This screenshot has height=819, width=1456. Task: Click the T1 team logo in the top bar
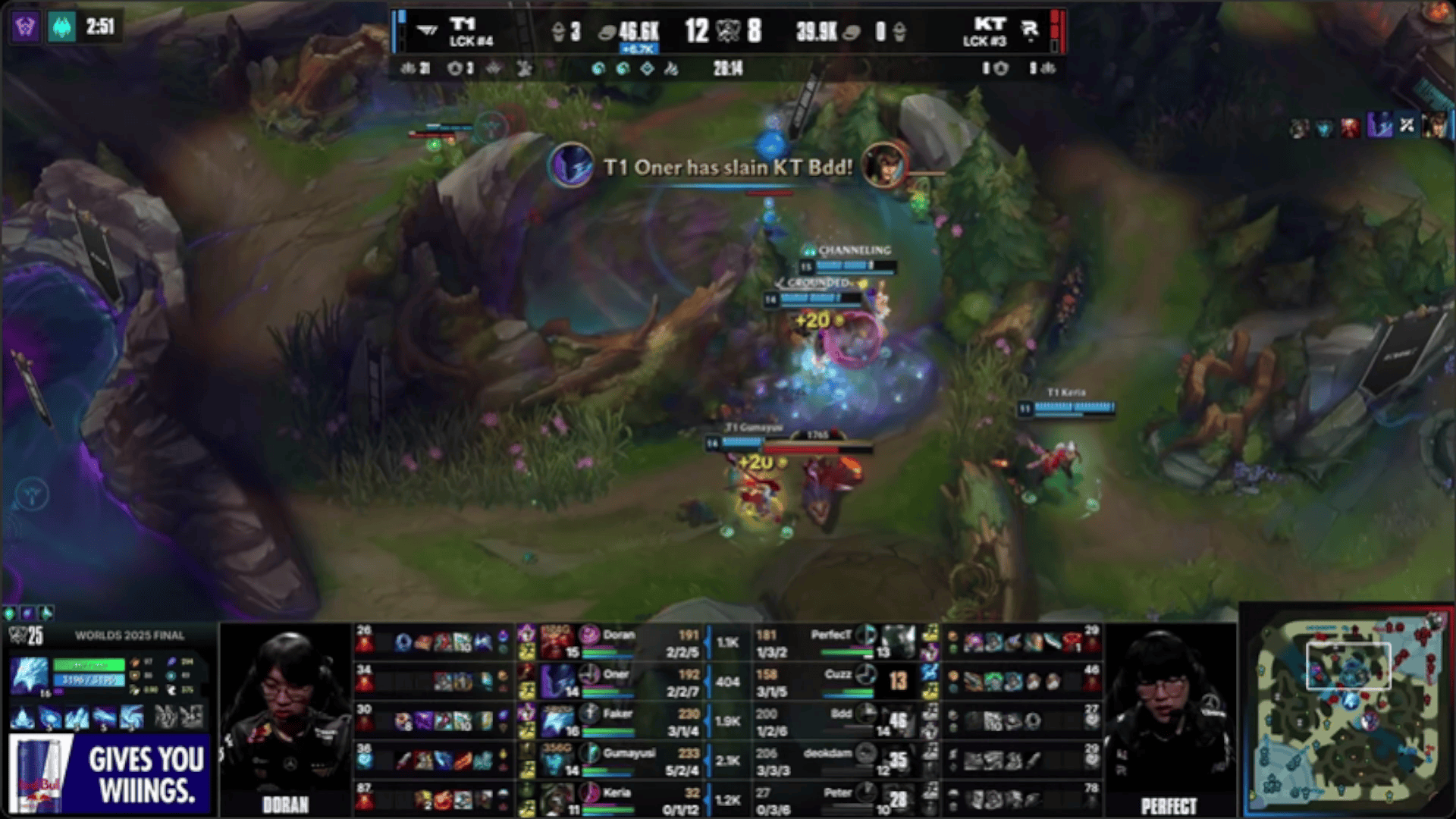428,31
